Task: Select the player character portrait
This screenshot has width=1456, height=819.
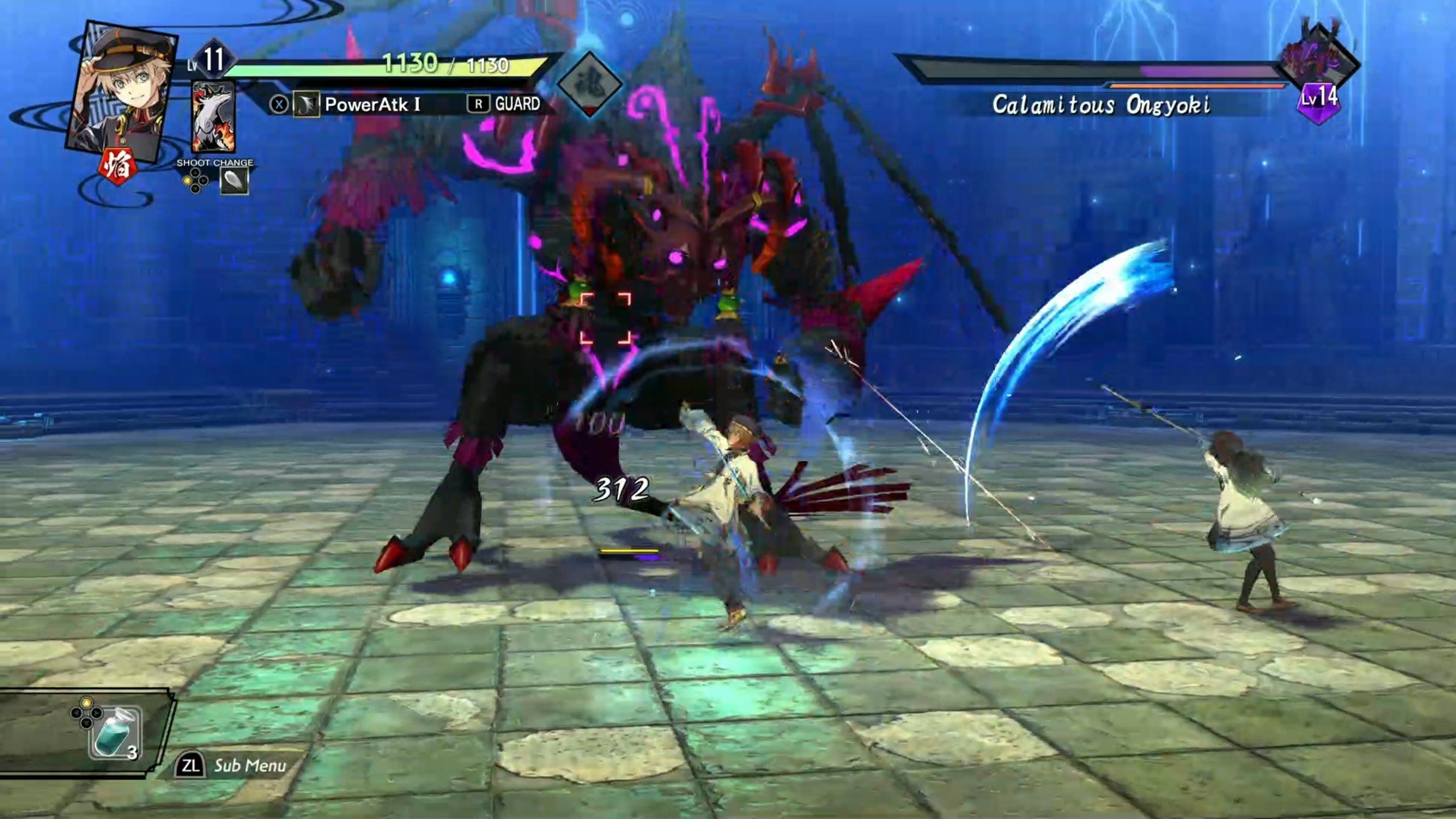Action: click(x=122, y=91)
